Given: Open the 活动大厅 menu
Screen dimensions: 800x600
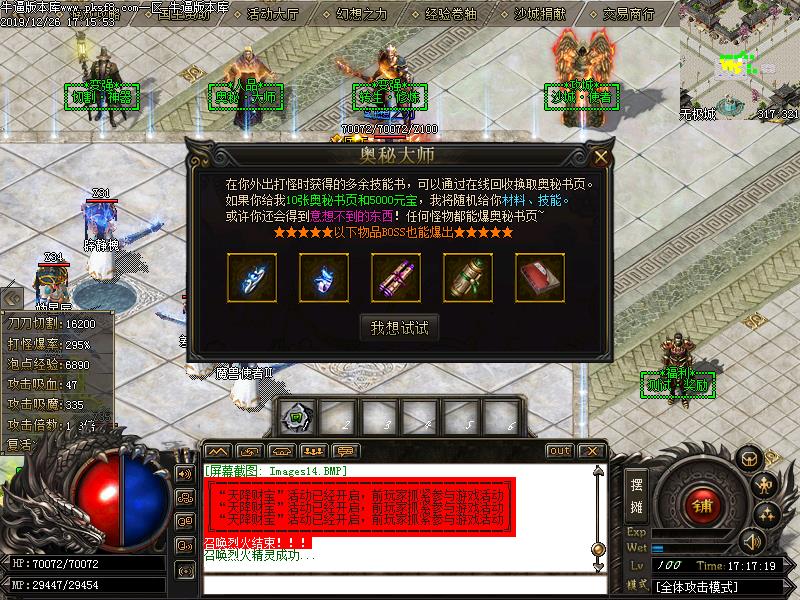Looking at the screenshot, I should click(x=271, y=15).
